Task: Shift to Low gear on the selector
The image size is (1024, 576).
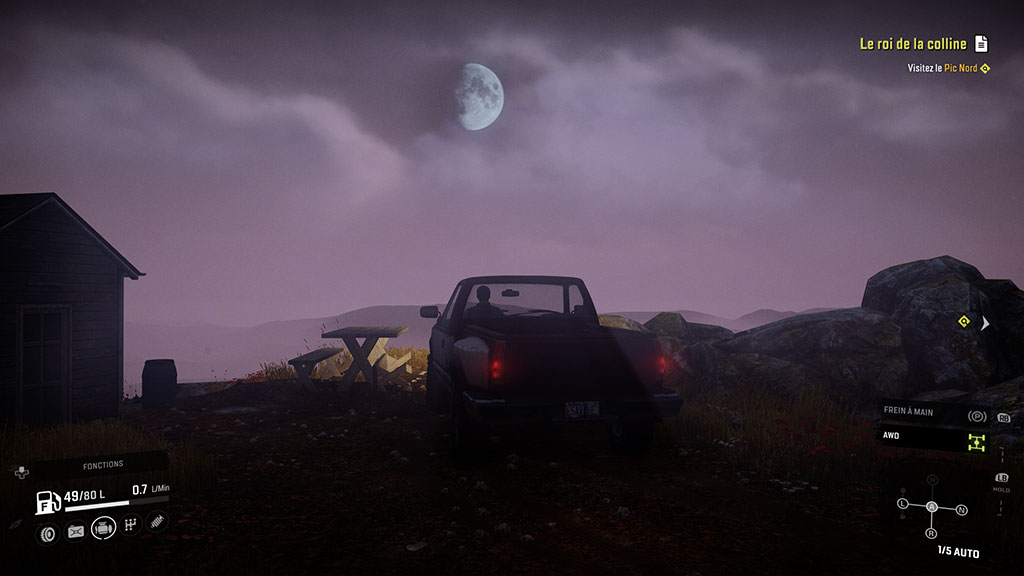Action: click(x=902, y=503)
